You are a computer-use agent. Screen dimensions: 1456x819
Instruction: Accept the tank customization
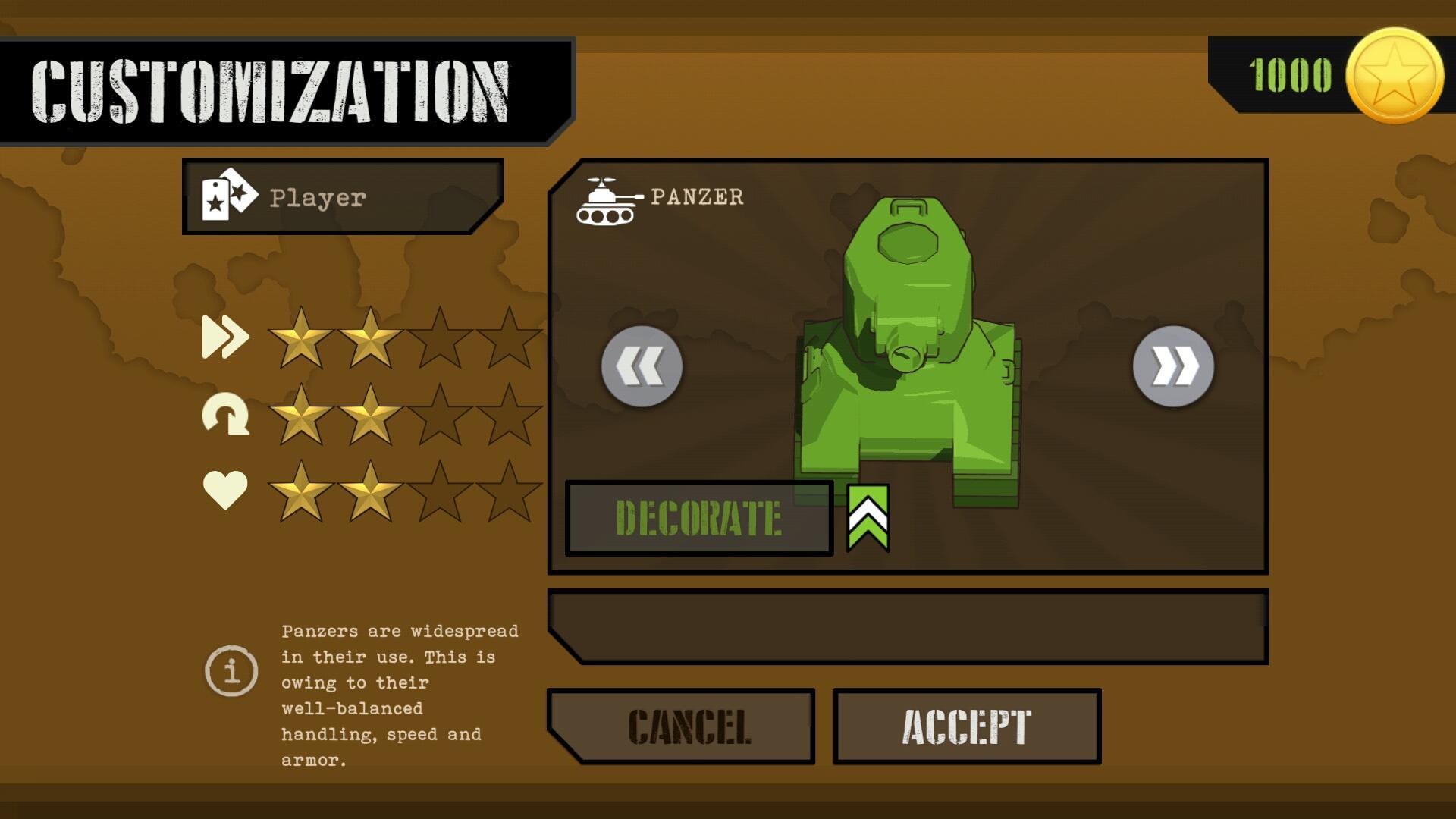(x=967, y=726)
